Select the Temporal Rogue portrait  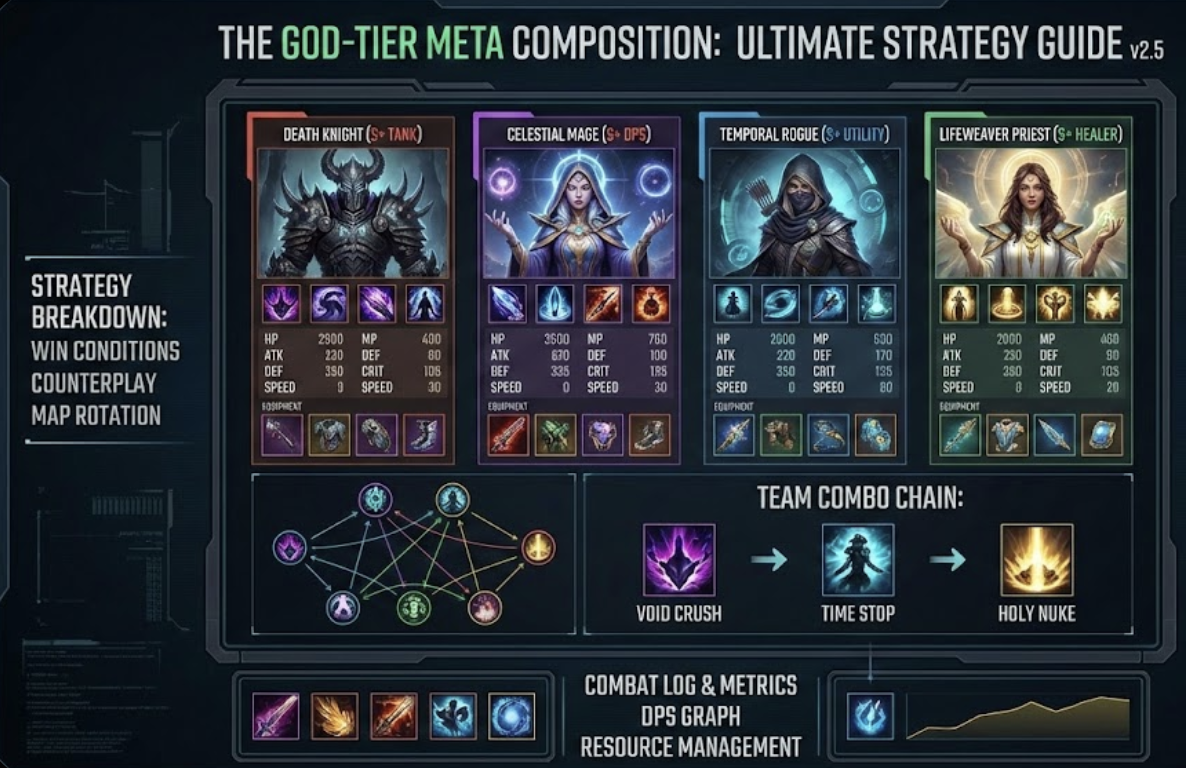click(804, 213)
